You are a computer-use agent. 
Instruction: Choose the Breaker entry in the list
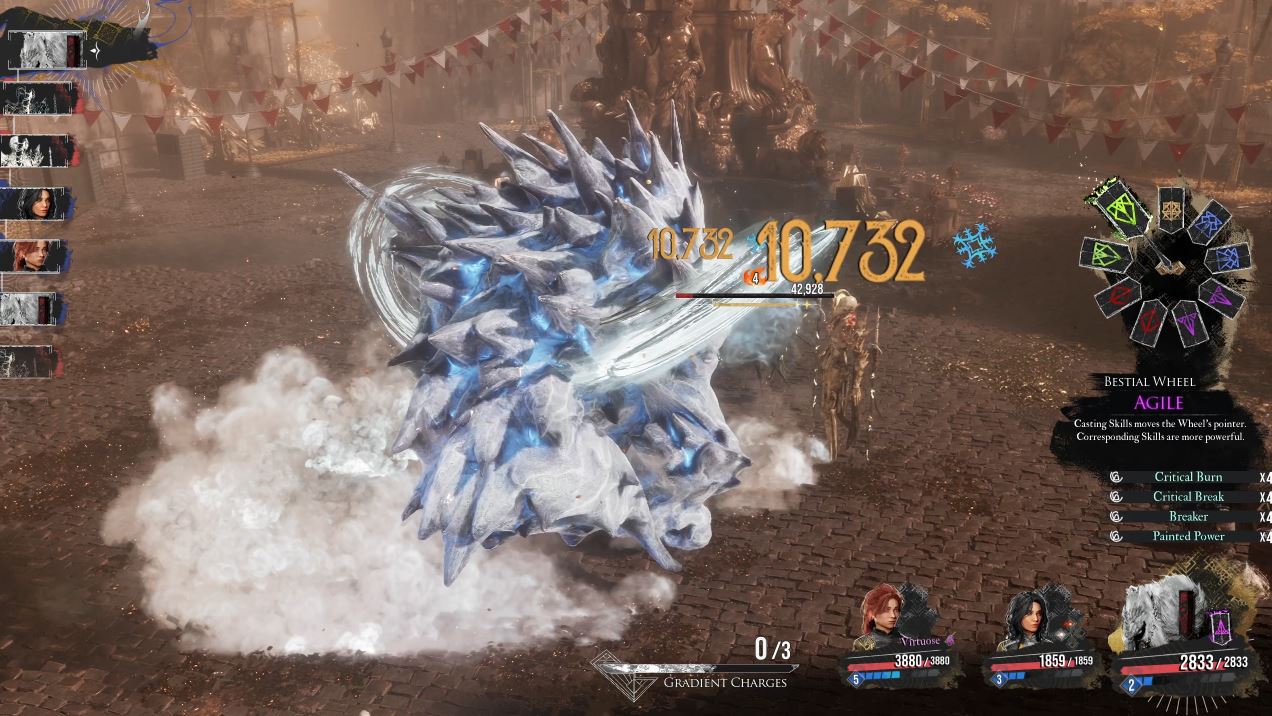(1187, 517)
